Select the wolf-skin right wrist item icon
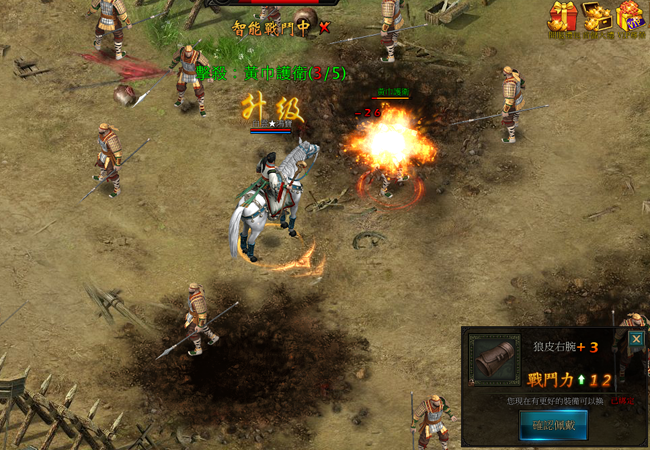 494,360
